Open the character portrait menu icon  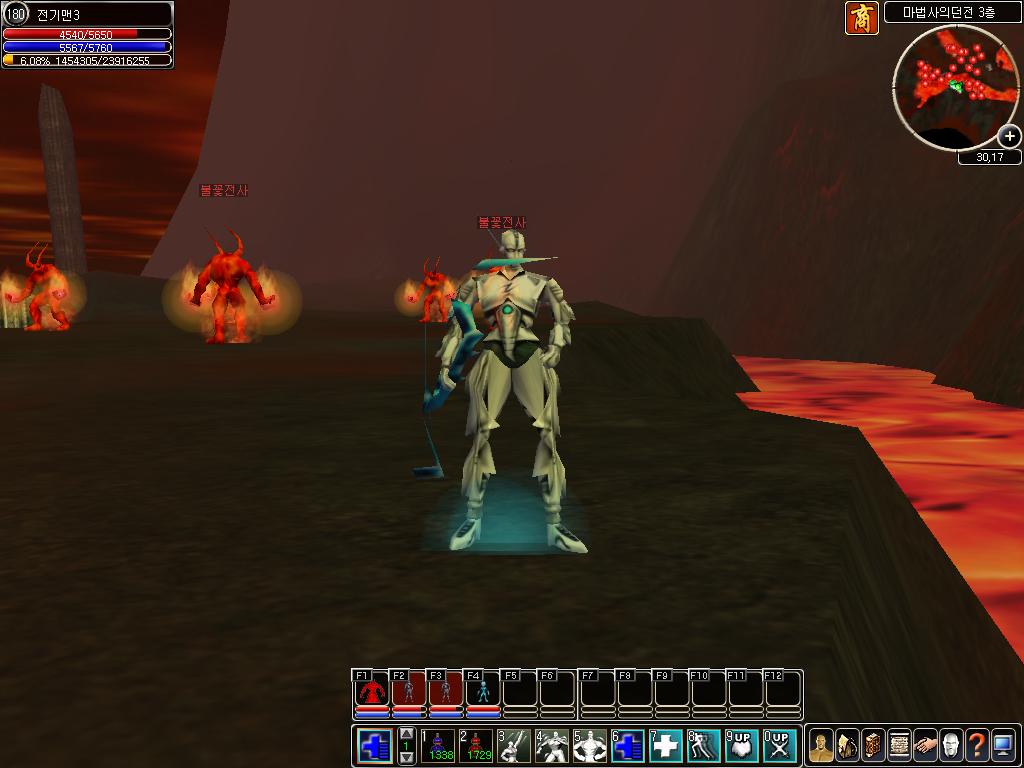tap(821, 746)
